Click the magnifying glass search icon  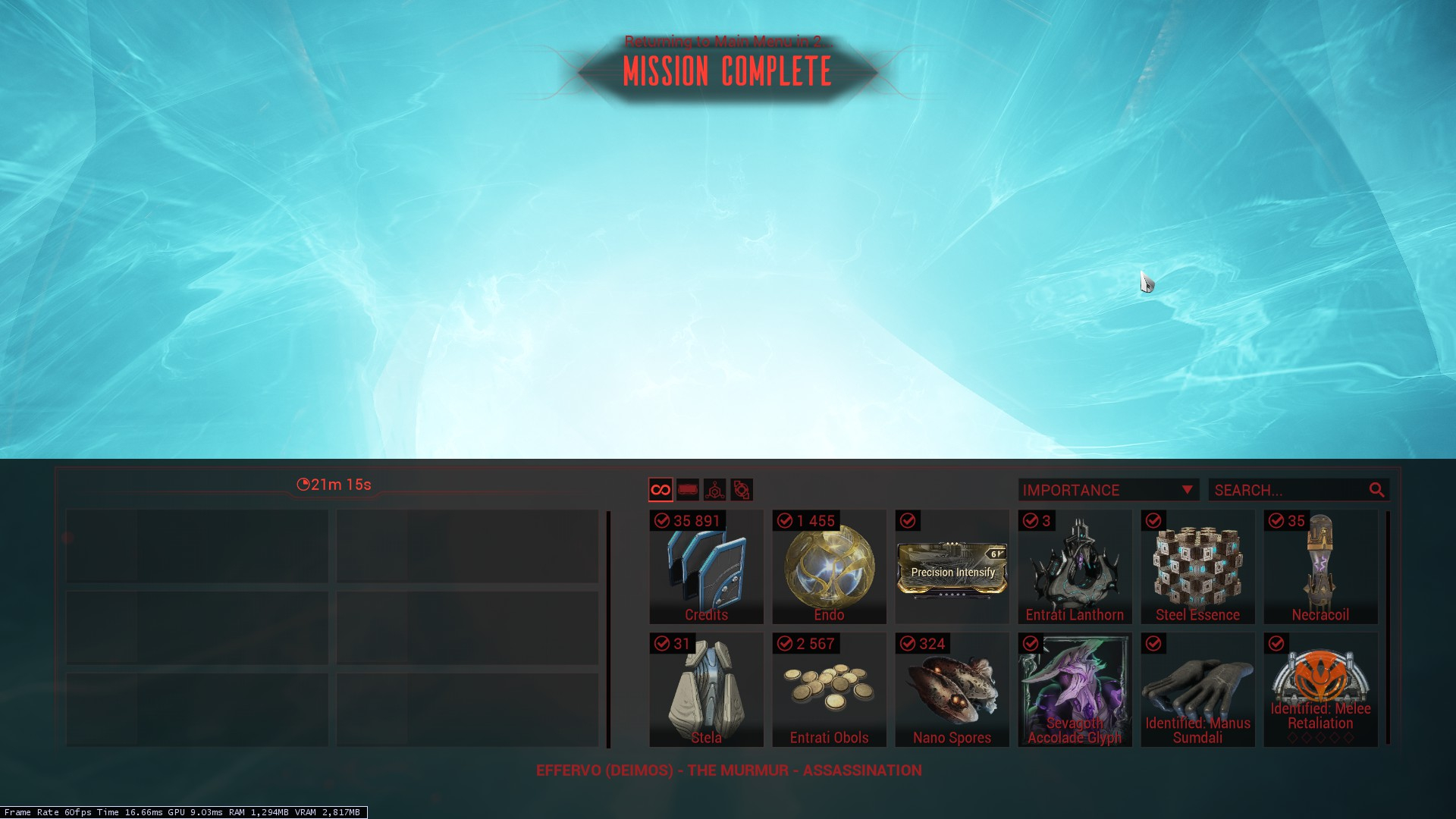tap(1376, 490)
